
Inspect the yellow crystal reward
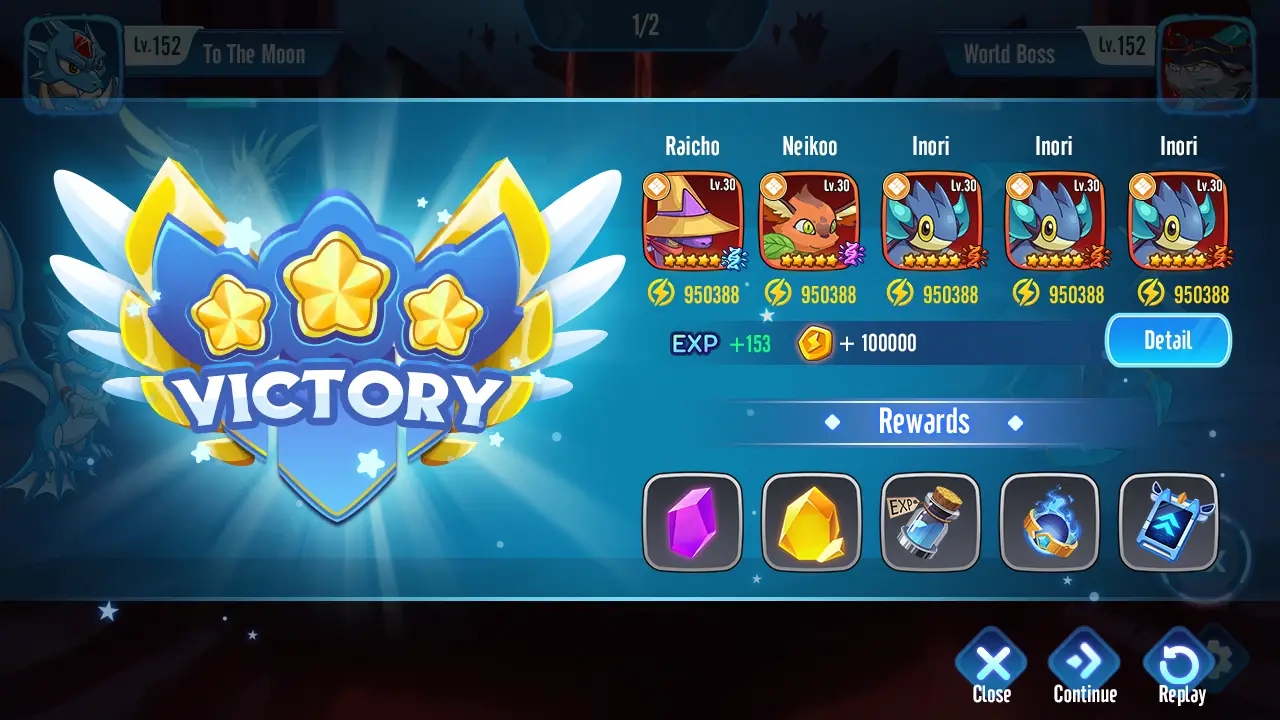point(812,522)
